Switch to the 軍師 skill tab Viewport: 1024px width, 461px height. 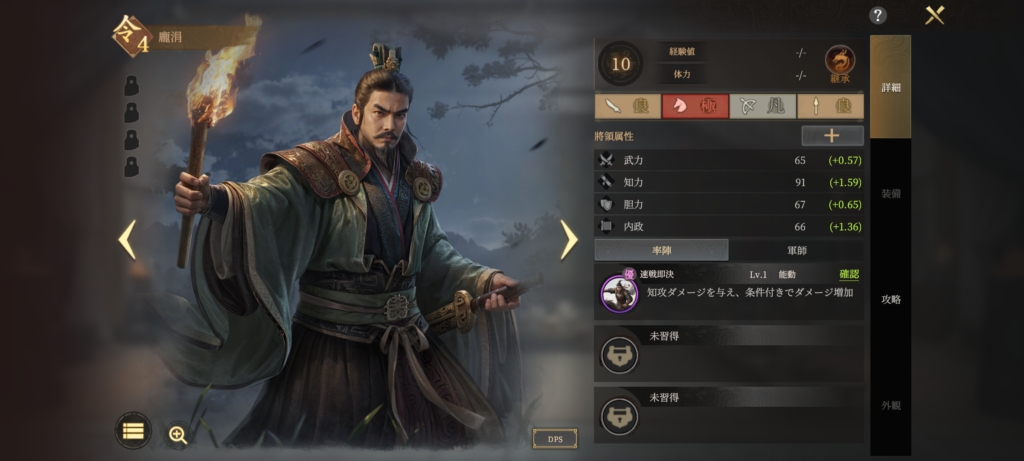[796, 250]
